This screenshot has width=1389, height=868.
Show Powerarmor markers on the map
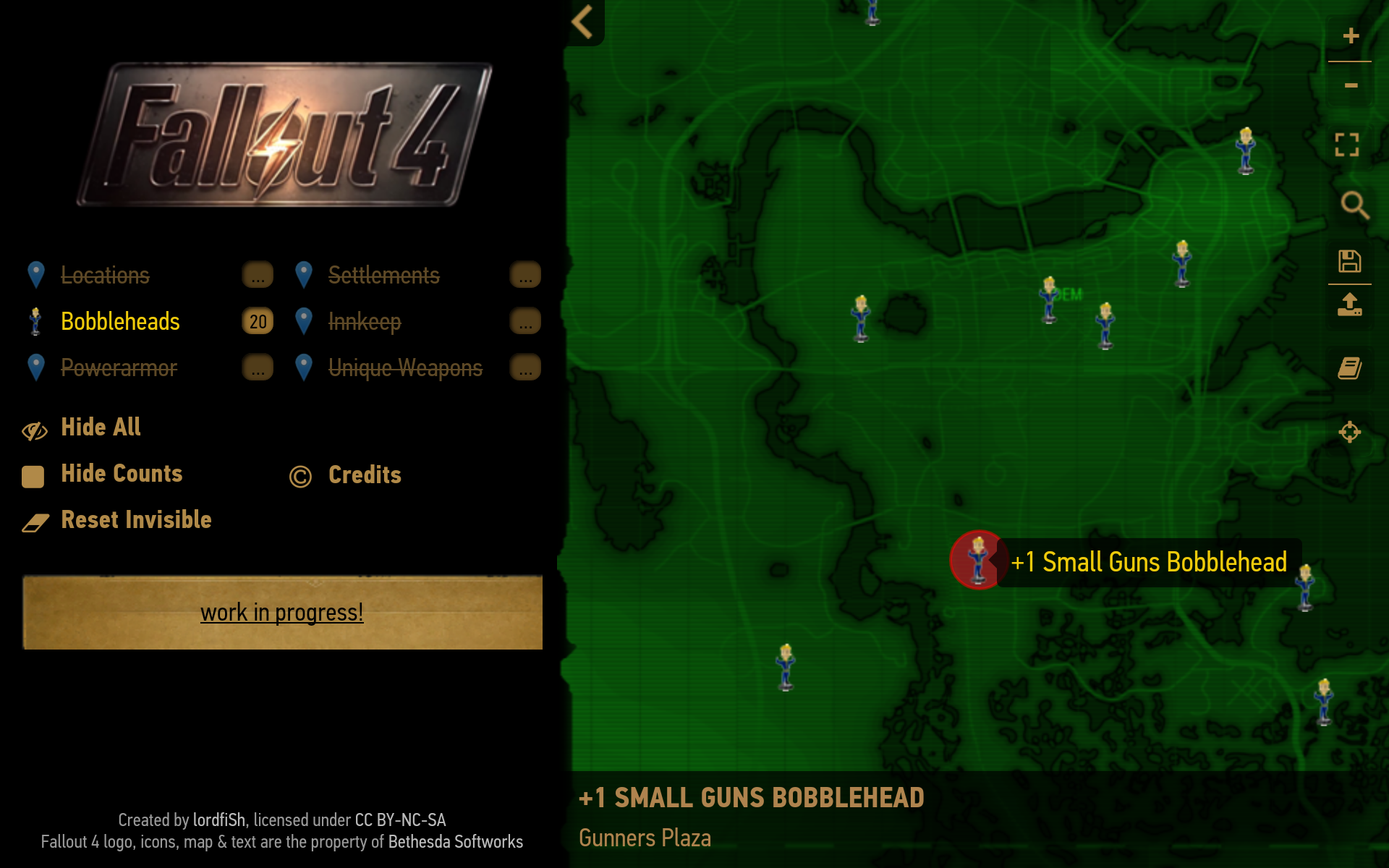click(119, 367)
